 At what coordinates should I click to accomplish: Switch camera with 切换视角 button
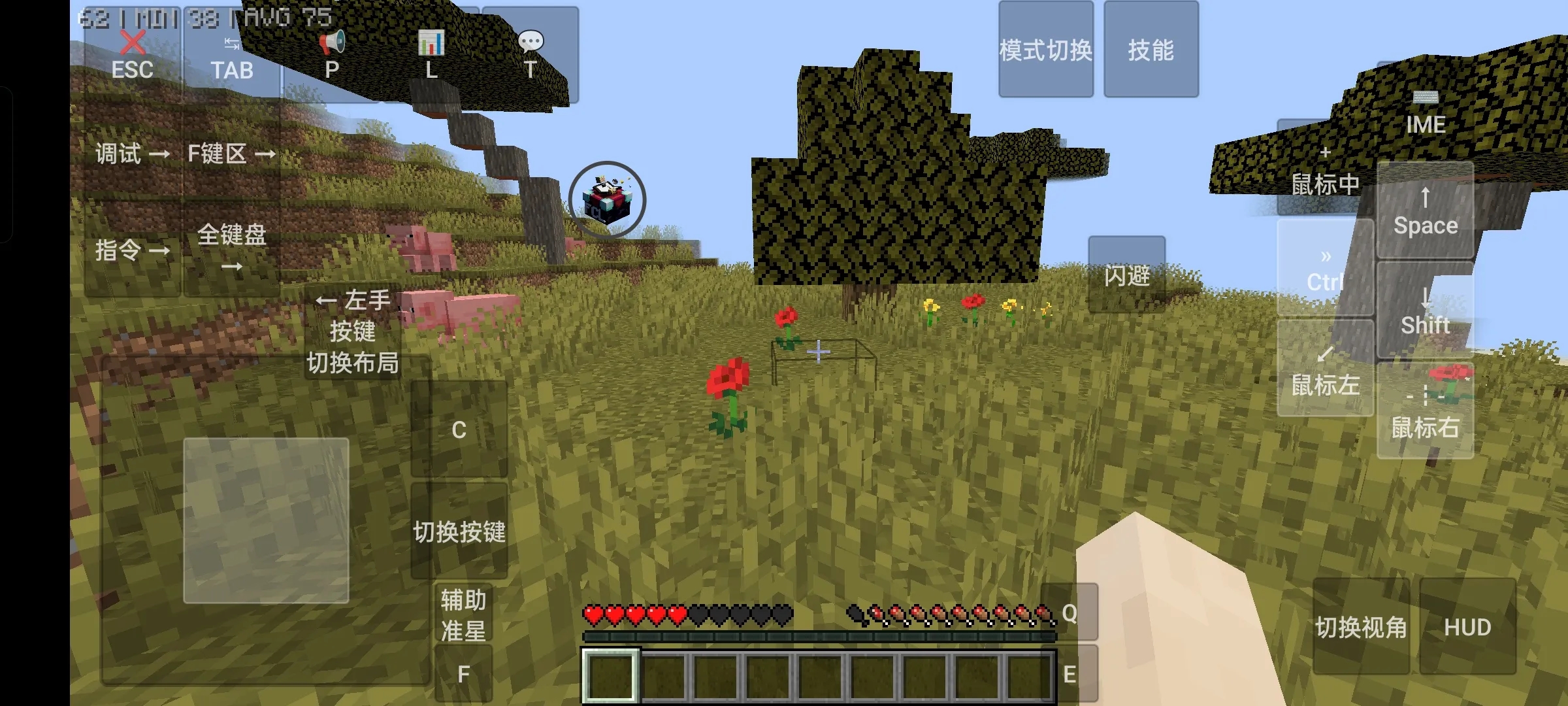(x=1361, y=626)
